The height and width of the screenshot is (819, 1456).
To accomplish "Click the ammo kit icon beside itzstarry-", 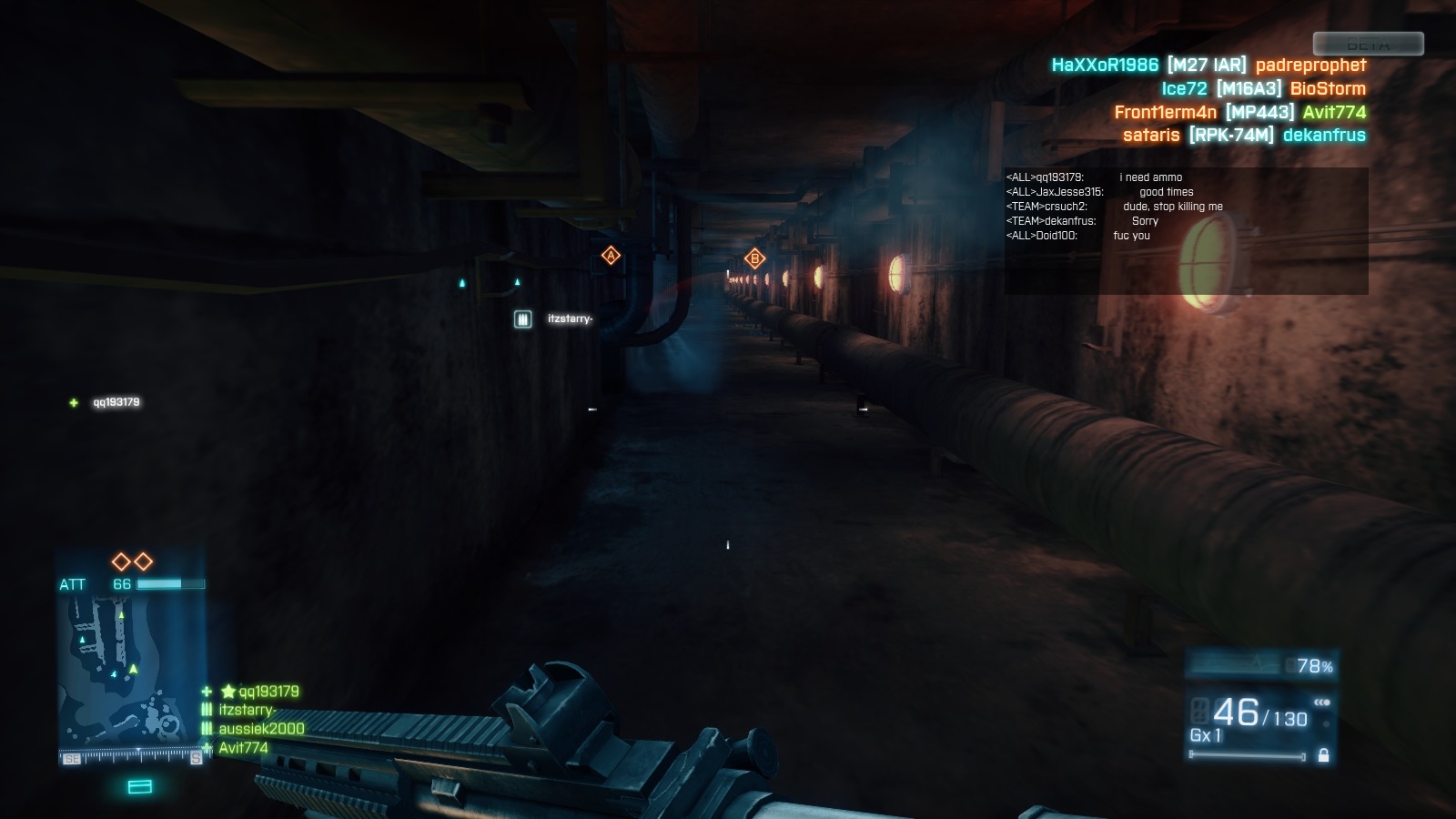I will pyautogui.click(x=522, y=318).
